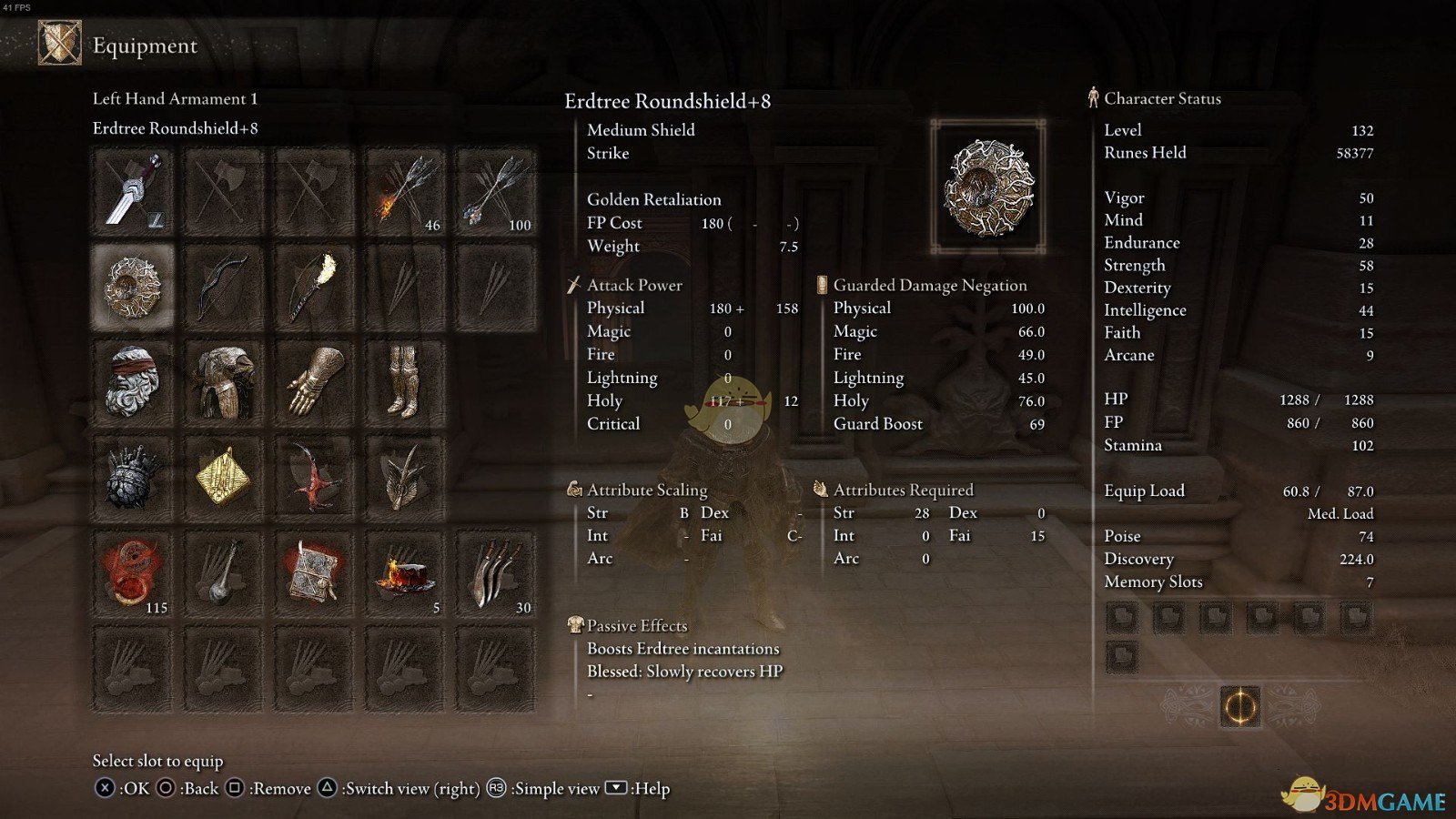Choose the leg armor greaves slot
Screen dimensions: 1456x819
pyautogui.click(x=405, y=383)
